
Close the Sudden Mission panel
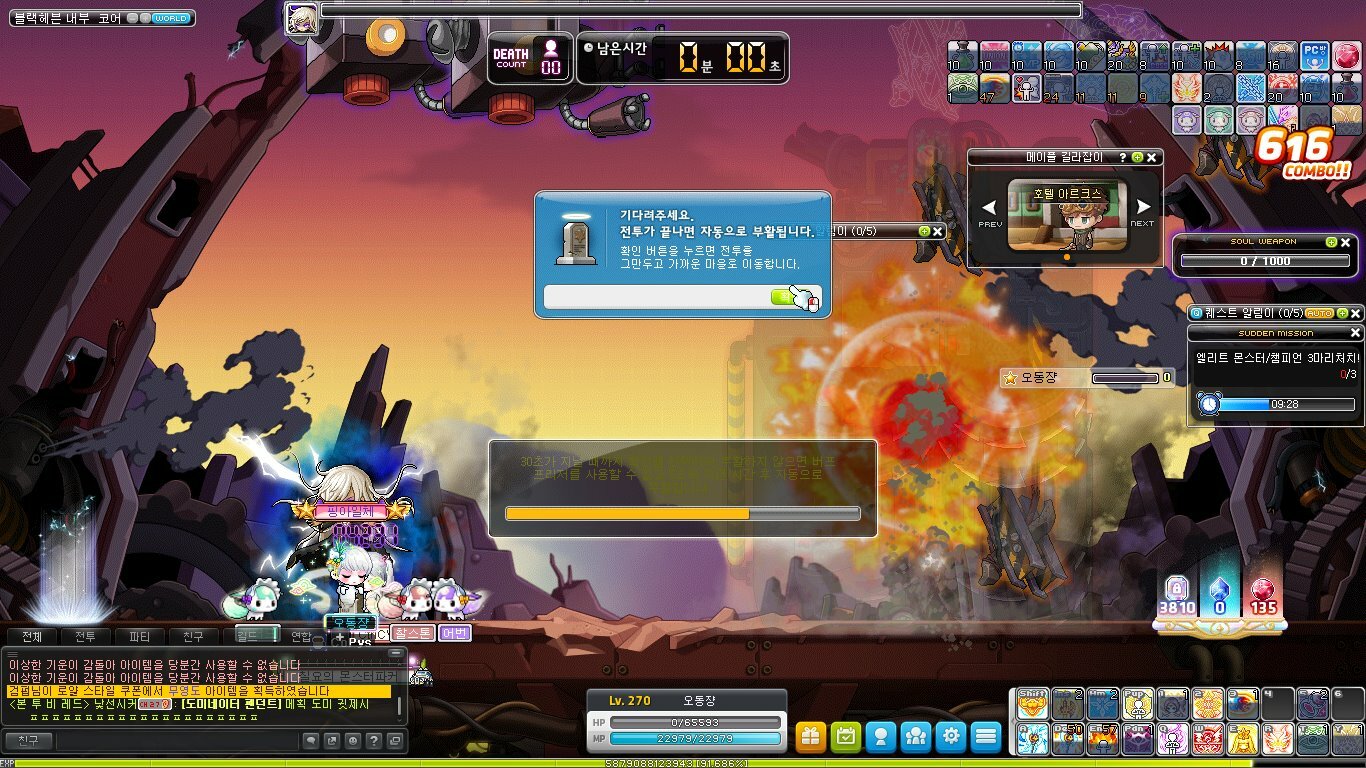coord(1356,333)
